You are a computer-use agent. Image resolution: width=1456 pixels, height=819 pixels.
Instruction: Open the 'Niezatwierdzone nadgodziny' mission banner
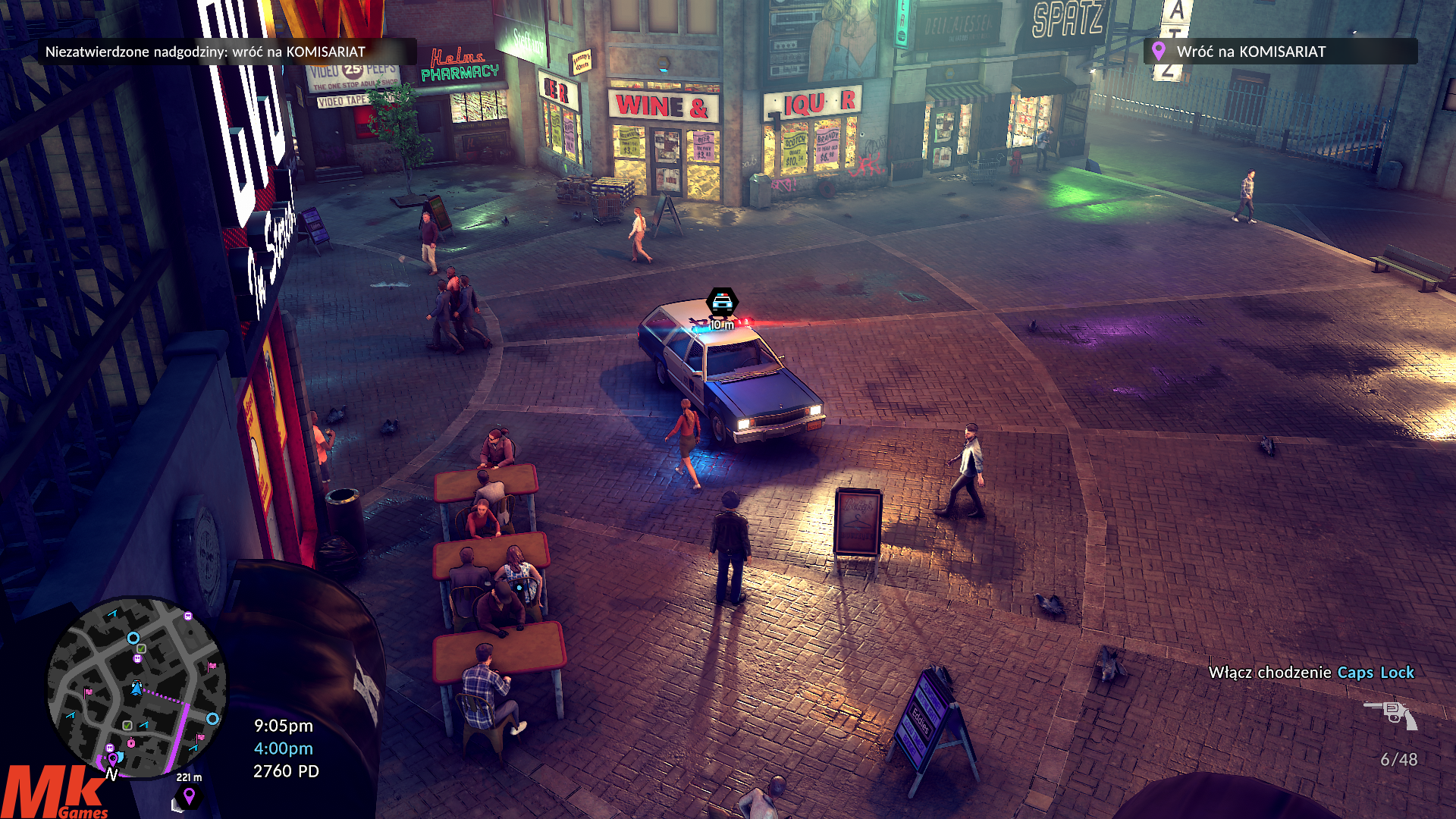[x=227, y=52]
